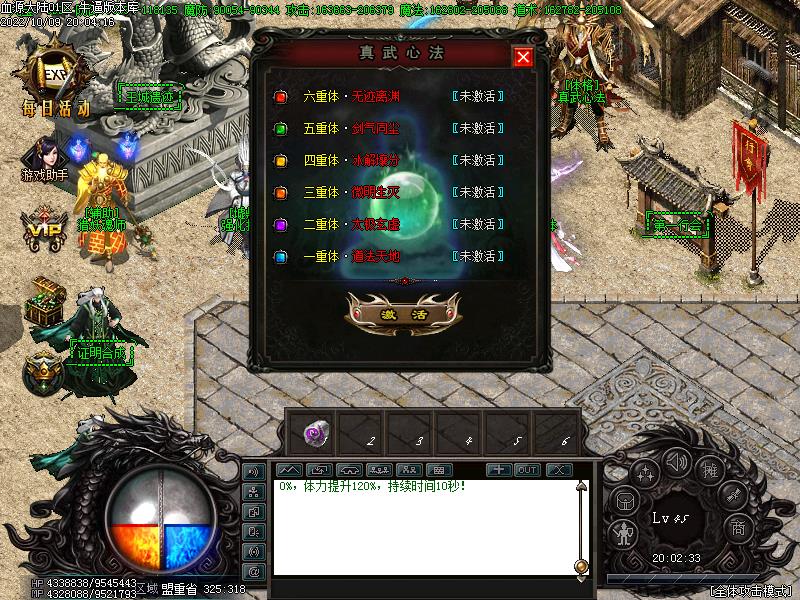Open the character figure button
This screenshot has height=600, width=800.
coord(624,533)
